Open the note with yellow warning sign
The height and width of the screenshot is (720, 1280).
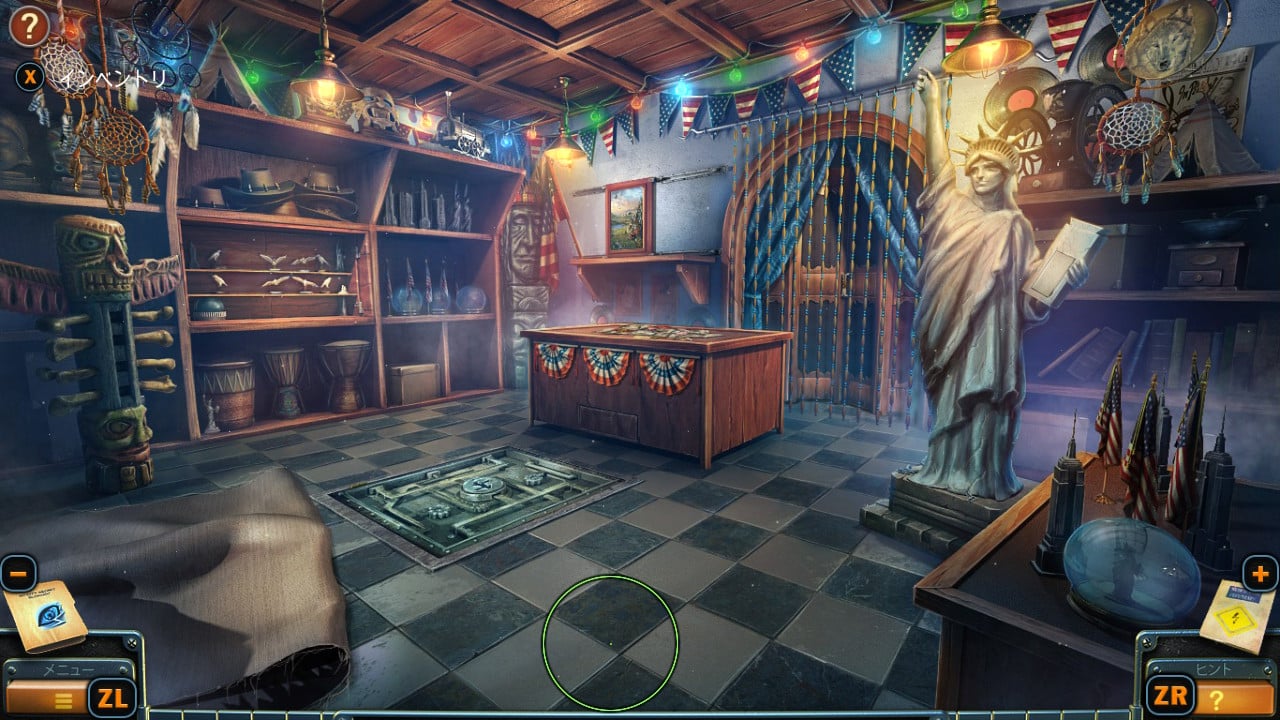point(1238,616)
